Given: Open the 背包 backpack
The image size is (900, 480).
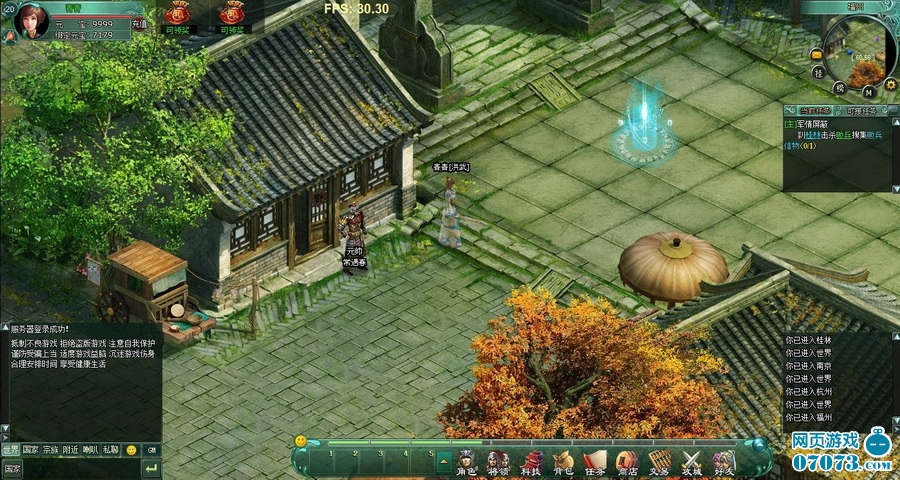Looking at the screenshot, I should pos(562,461).
